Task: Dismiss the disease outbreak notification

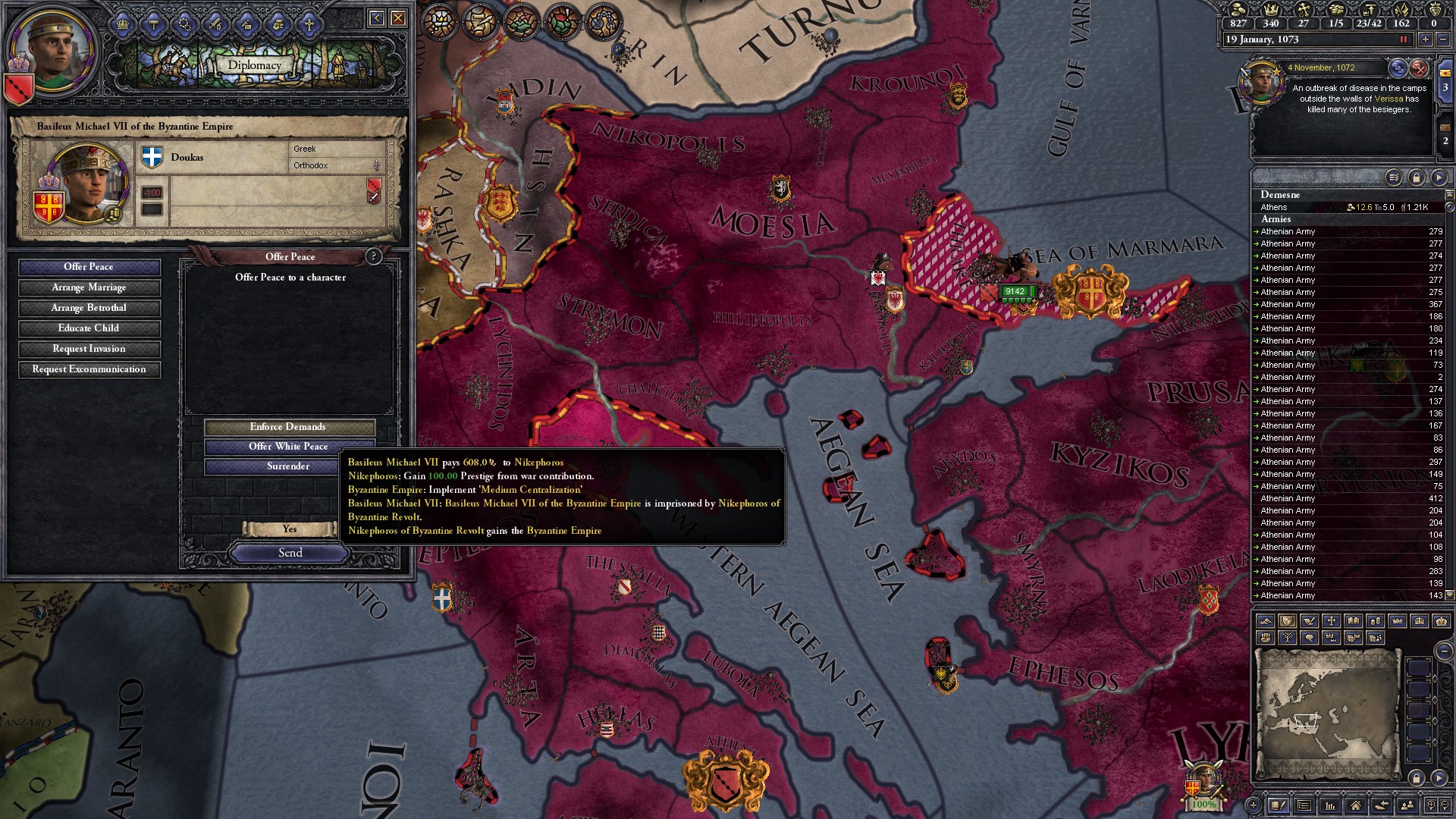Action: (1419, 68)
